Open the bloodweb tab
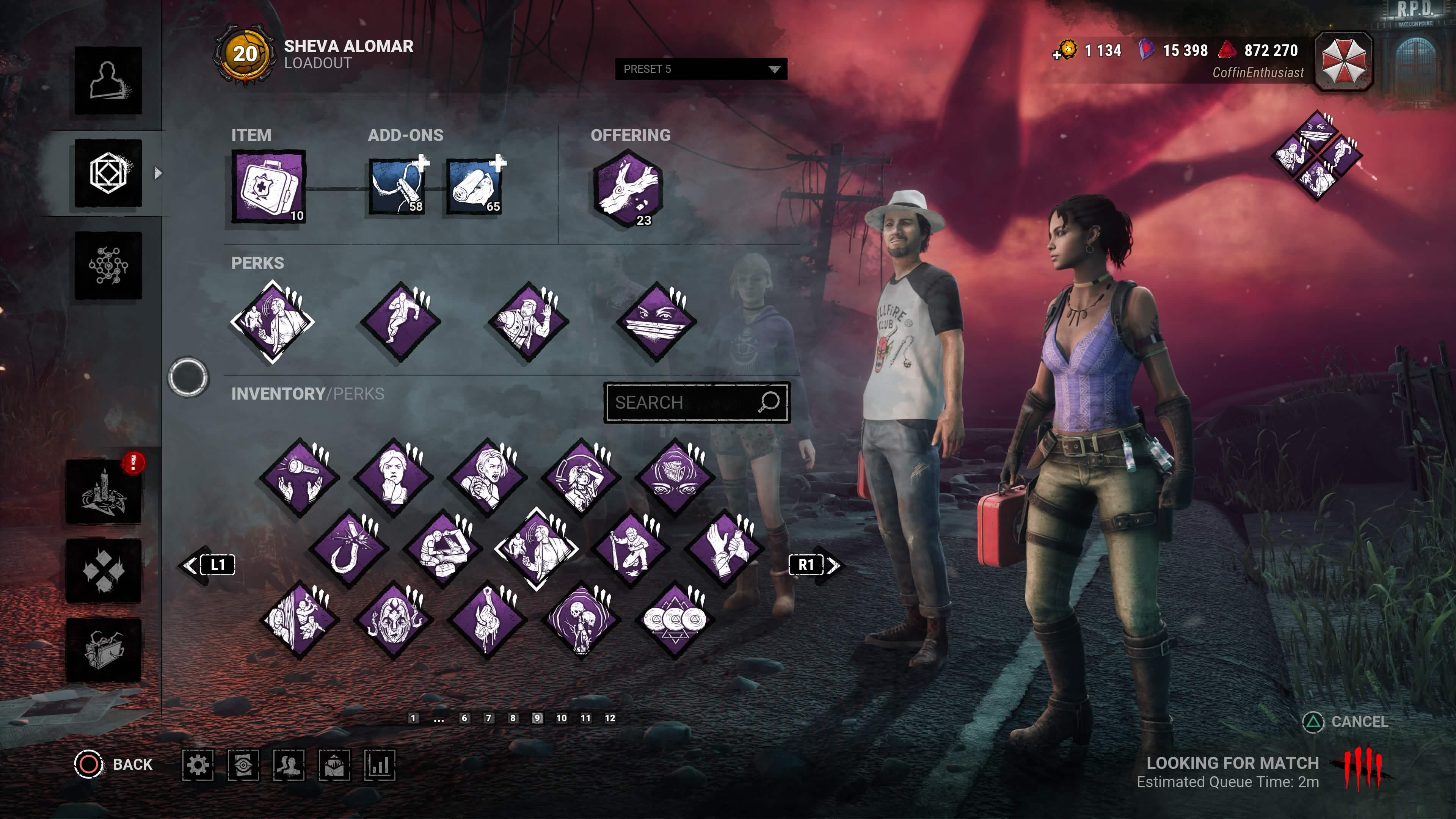 point(108,266)
